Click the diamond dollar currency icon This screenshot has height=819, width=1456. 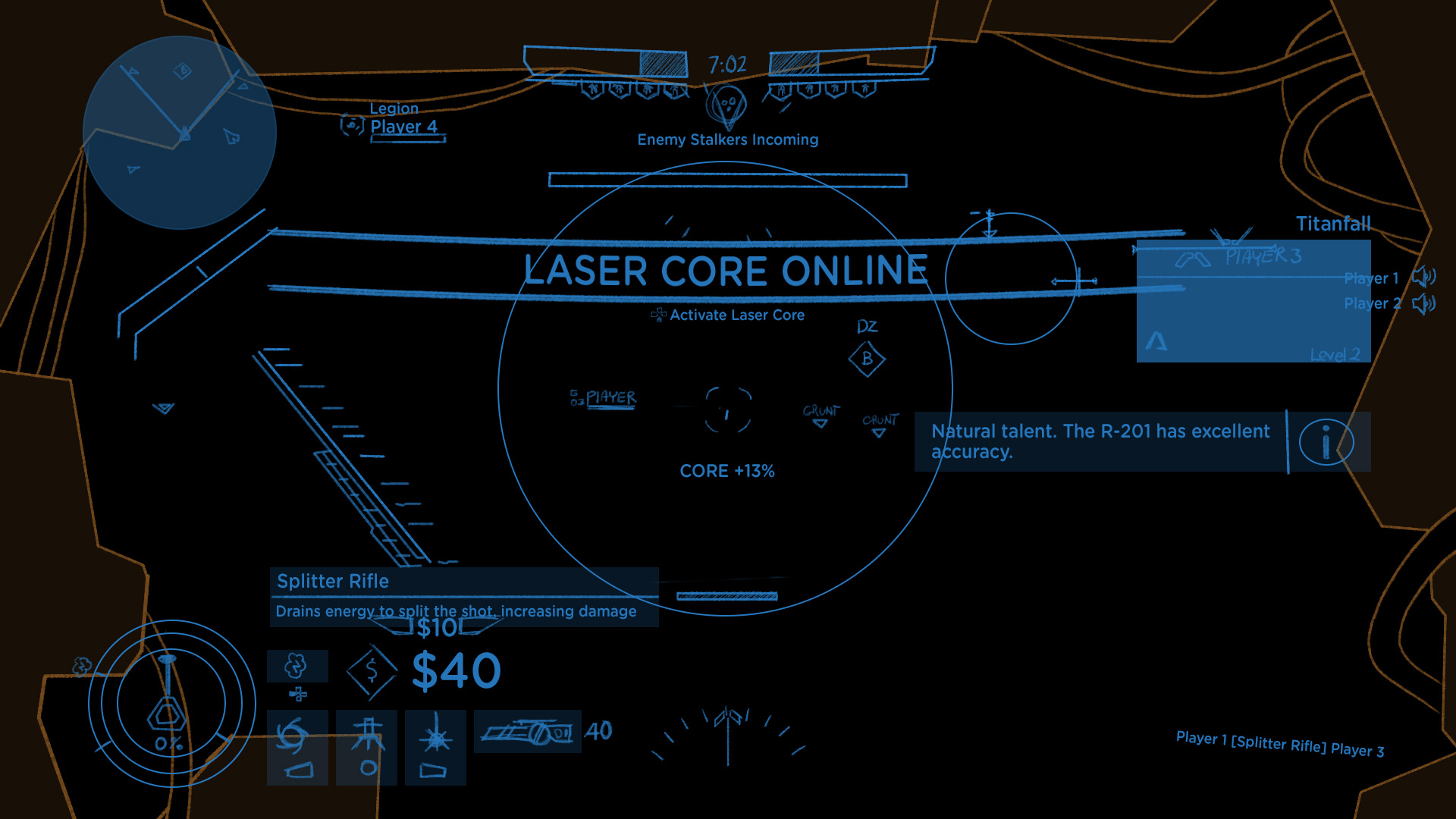coord(372,670)
